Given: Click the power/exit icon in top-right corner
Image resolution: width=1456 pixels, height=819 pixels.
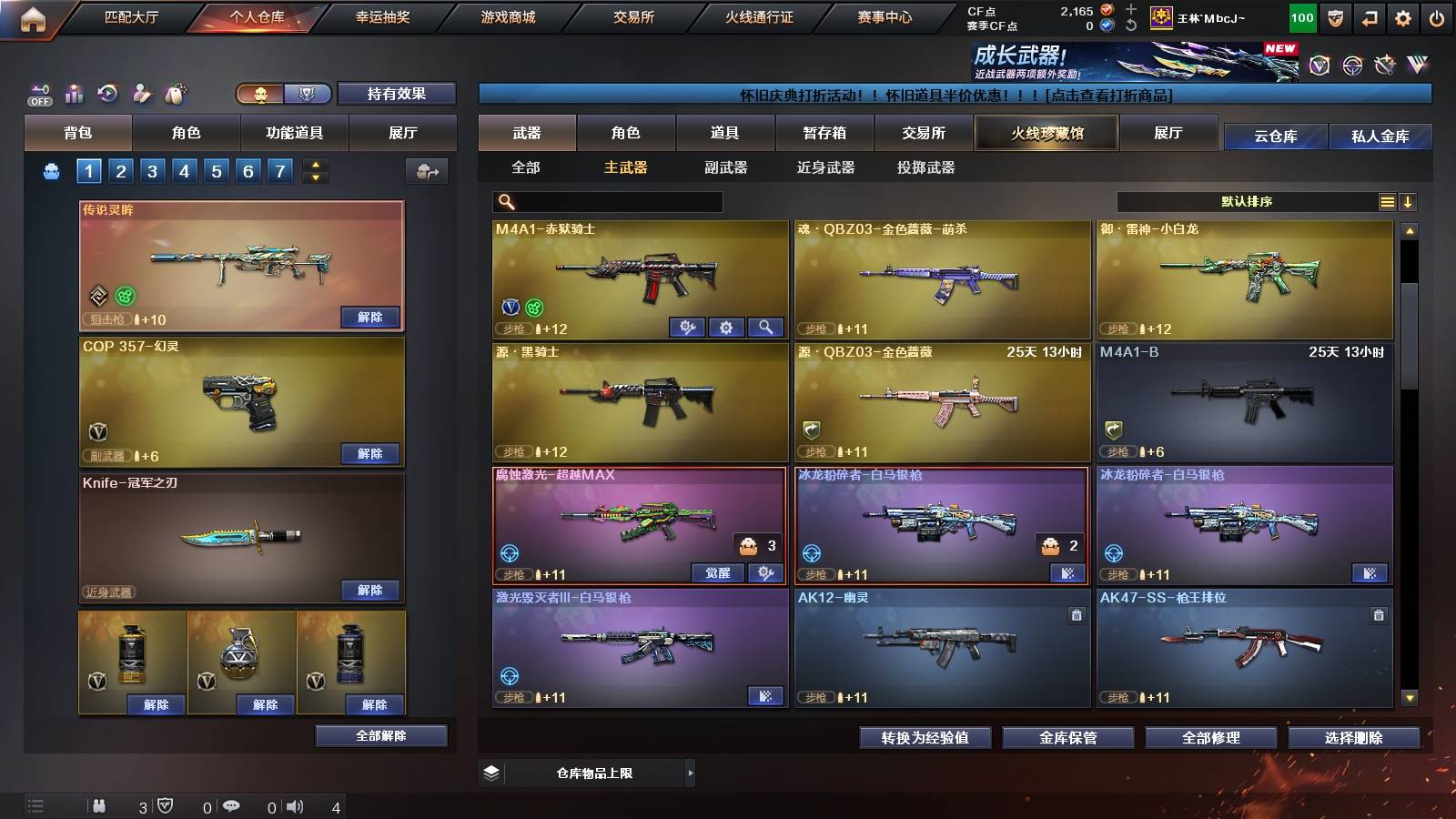Looking at the screenshot, I should tap(1438, 17).
